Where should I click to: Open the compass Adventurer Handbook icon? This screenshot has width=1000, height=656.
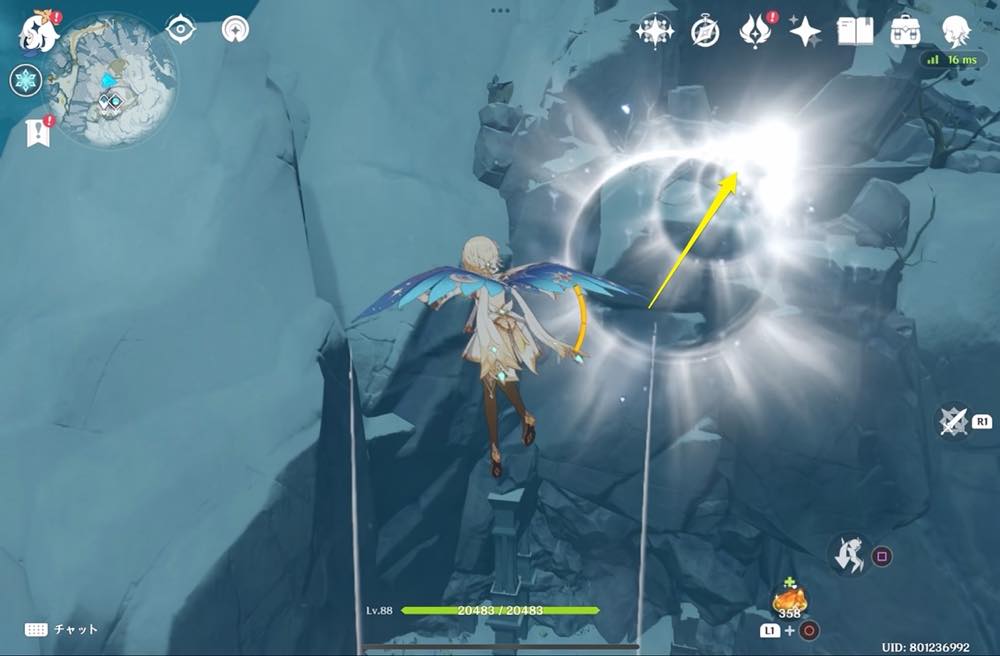[x=706, y=32]
